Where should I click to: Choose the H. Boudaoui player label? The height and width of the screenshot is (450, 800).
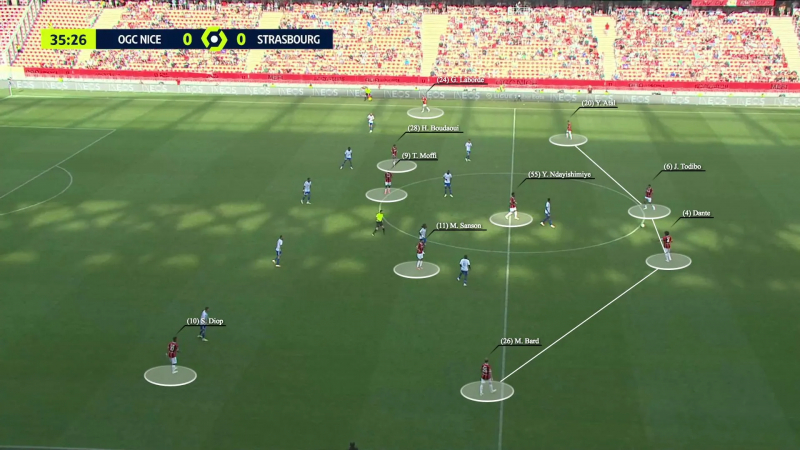pyautogui.click(x=433, y=128)
